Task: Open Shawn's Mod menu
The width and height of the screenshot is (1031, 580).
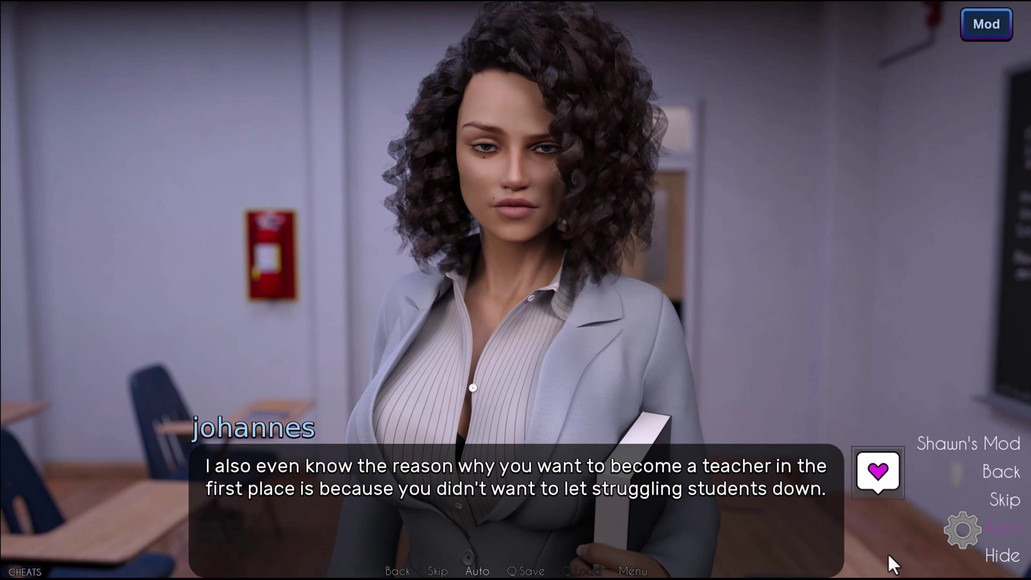Action: click(968, 443)
